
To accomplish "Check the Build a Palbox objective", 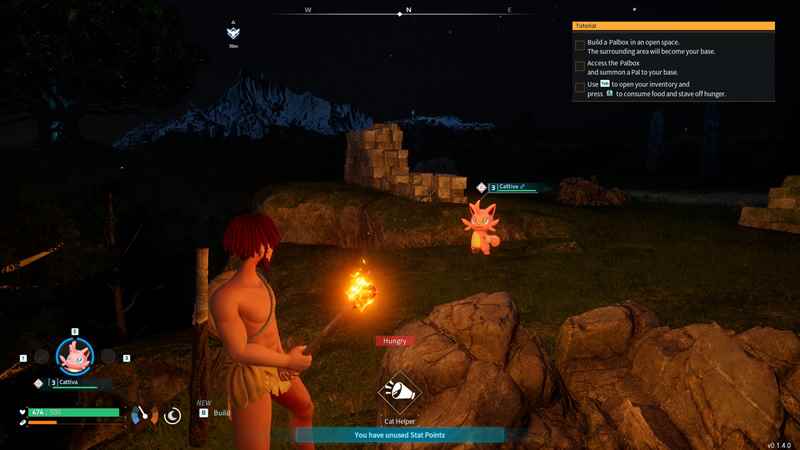I will point(580,45).
